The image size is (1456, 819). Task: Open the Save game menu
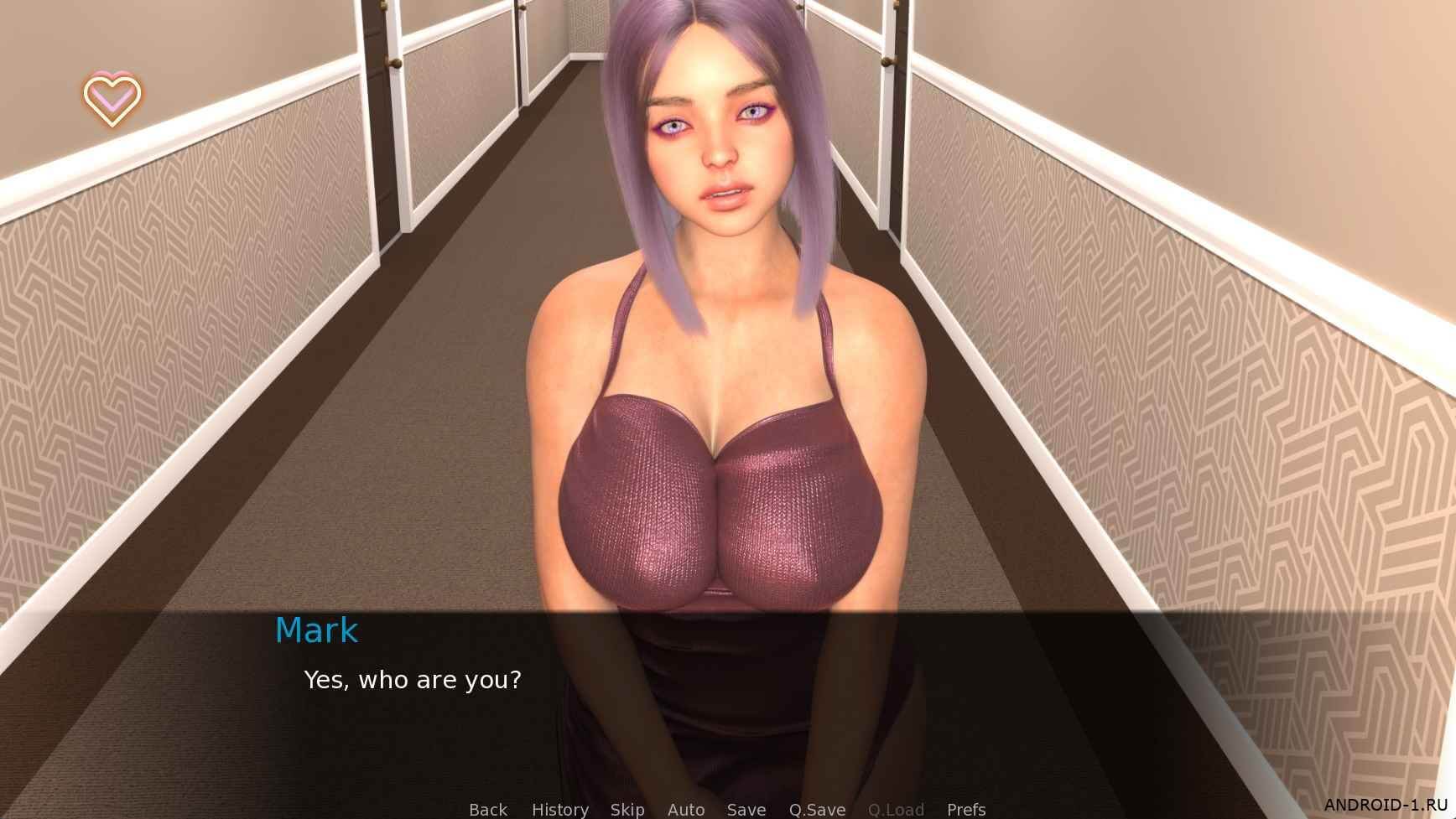(746, 809)
